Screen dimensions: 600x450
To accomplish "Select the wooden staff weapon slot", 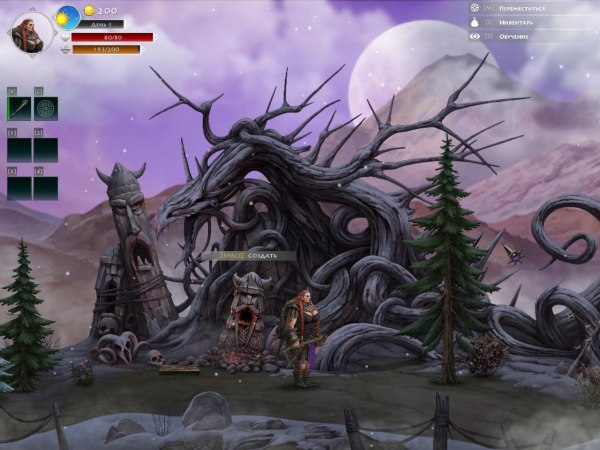I will click(19, 108).
